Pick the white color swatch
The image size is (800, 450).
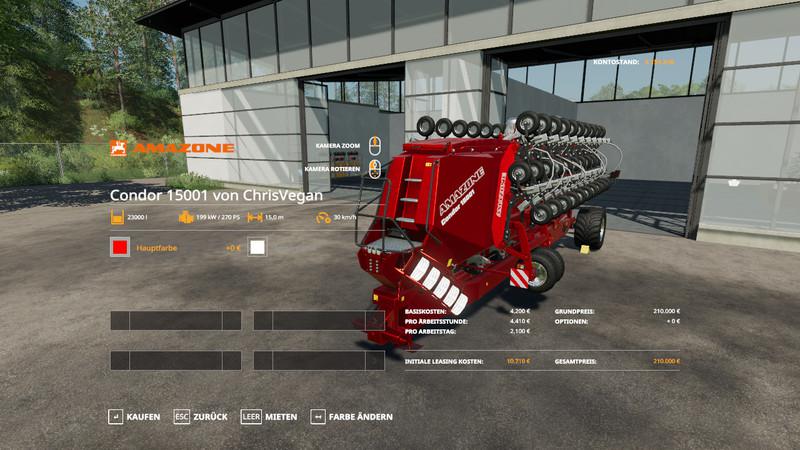point(257,247)
